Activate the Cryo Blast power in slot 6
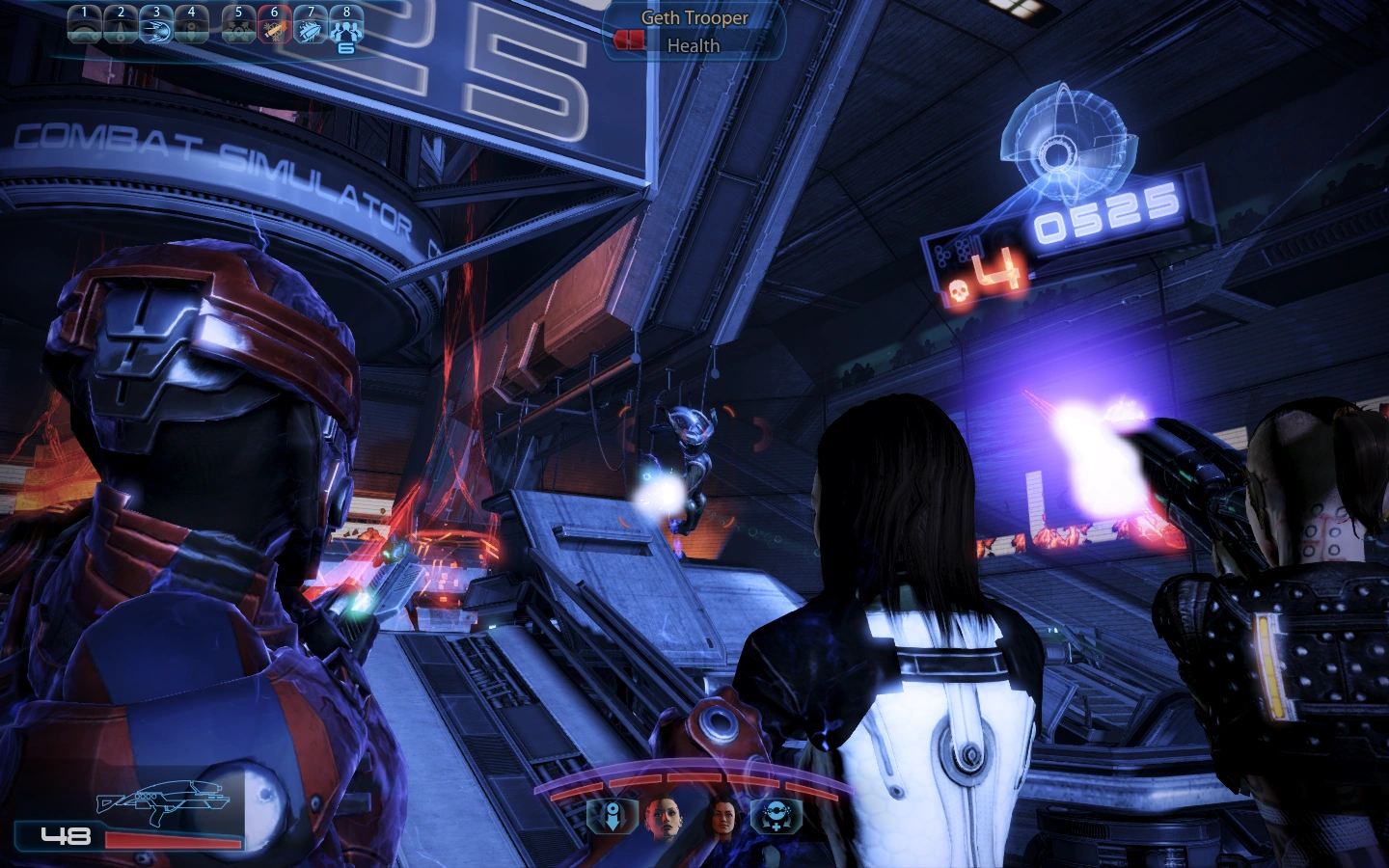The image size is (1389, 868). (x=275, y=24)
